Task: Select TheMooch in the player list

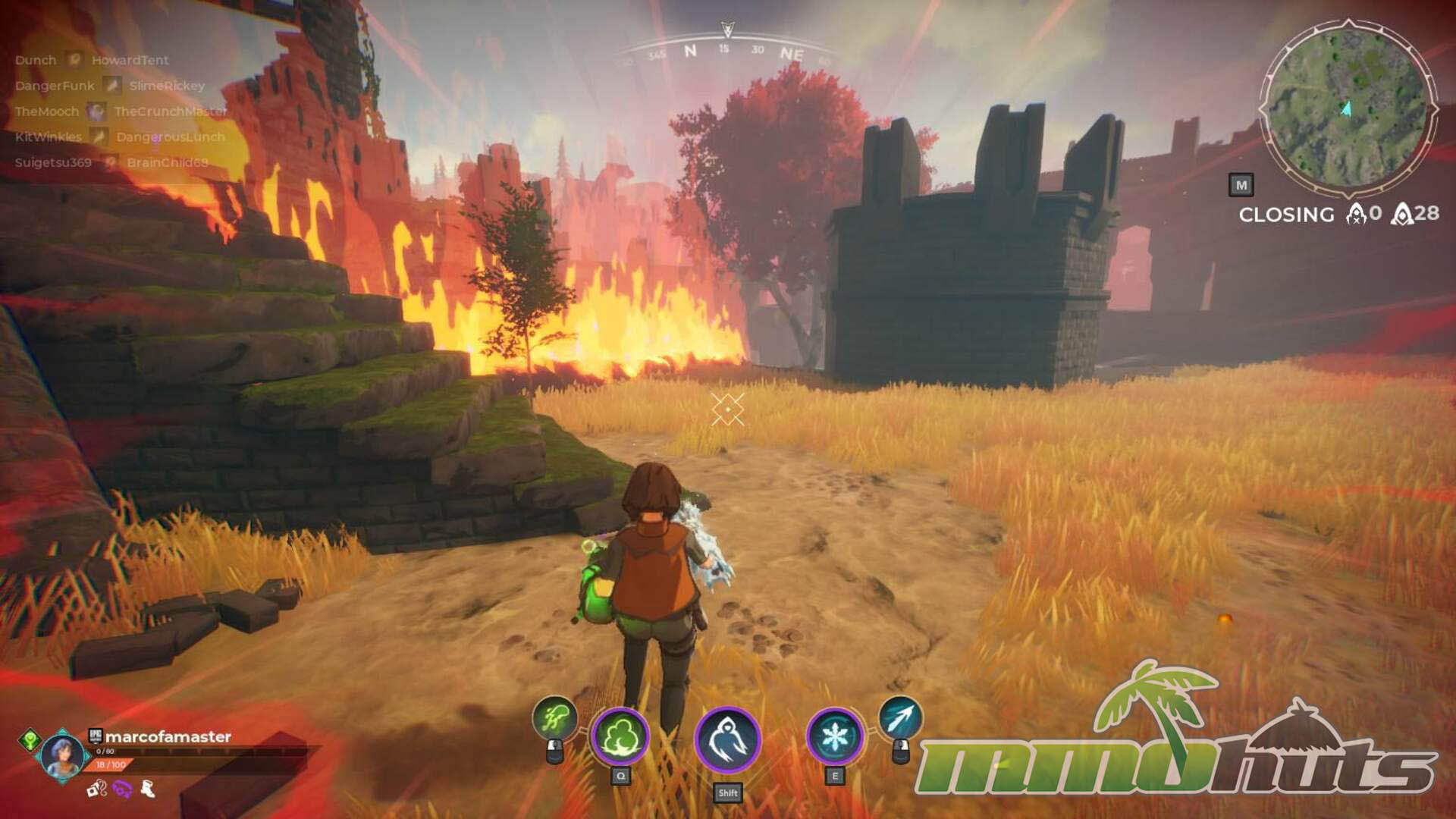Action: [x=47, y=111]
